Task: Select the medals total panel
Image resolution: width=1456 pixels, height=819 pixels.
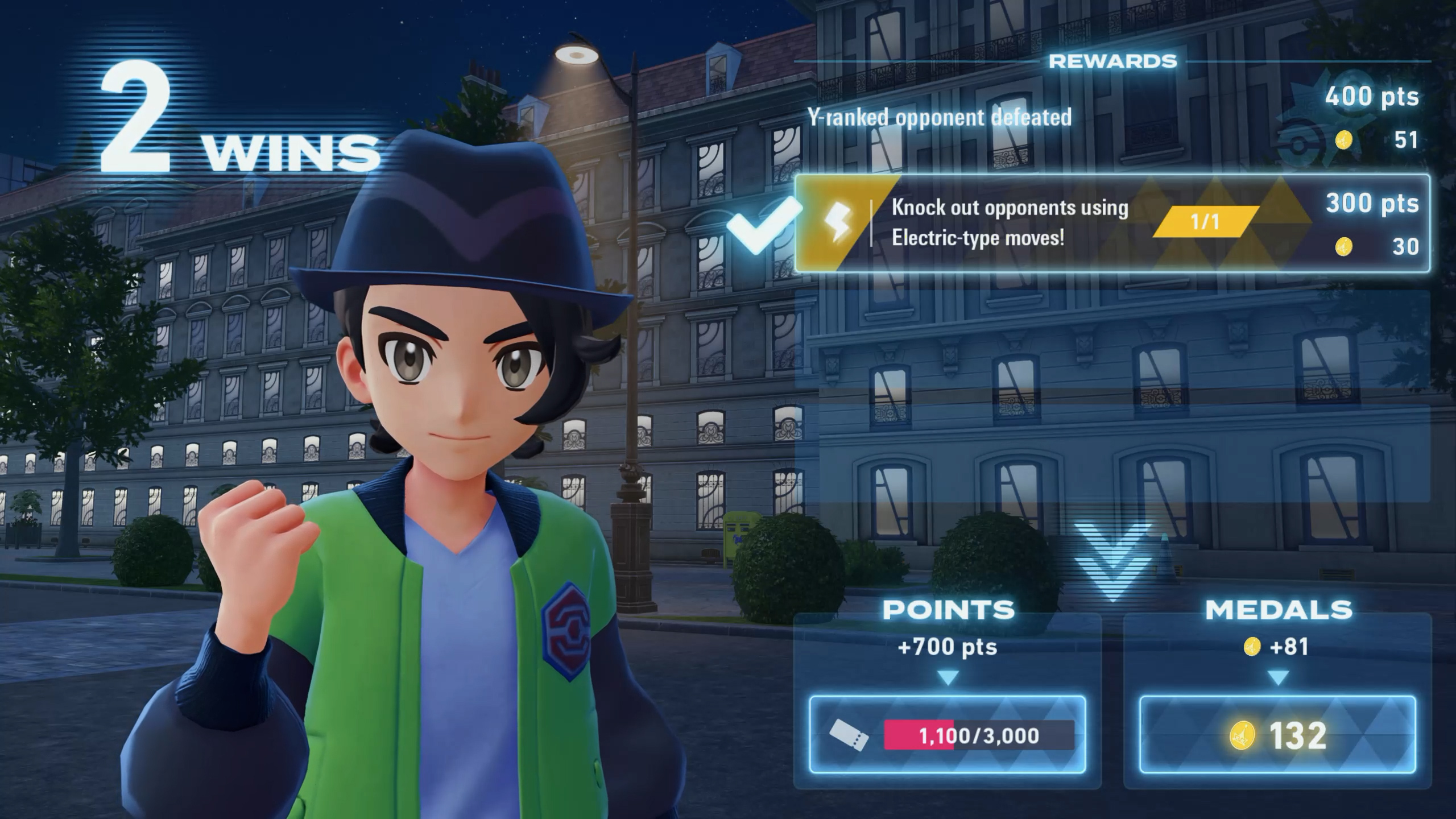Action: click(1277, 734)
